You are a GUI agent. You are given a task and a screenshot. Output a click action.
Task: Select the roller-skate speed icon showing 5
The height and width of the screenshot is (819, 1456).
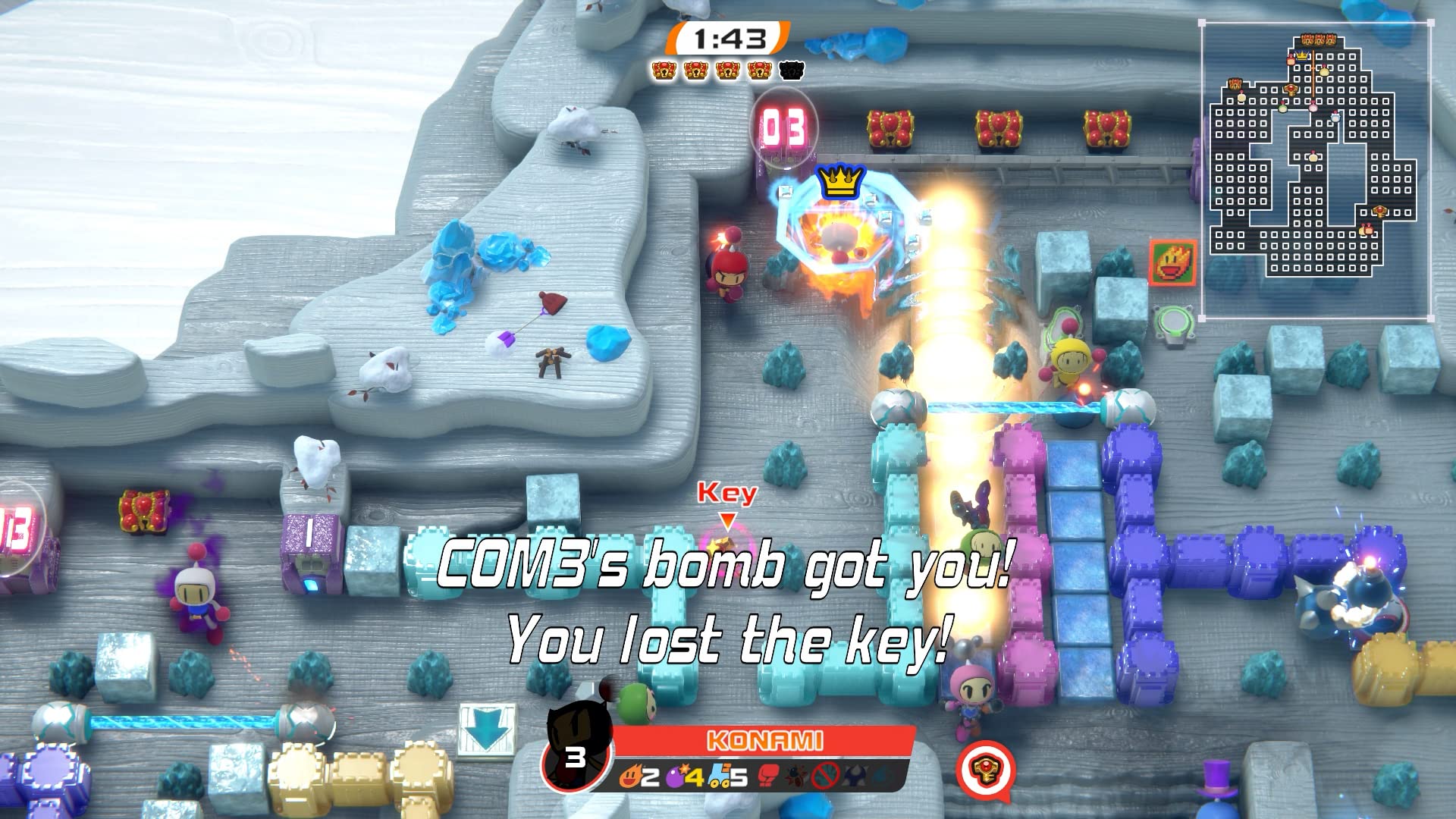coord(720,777)
